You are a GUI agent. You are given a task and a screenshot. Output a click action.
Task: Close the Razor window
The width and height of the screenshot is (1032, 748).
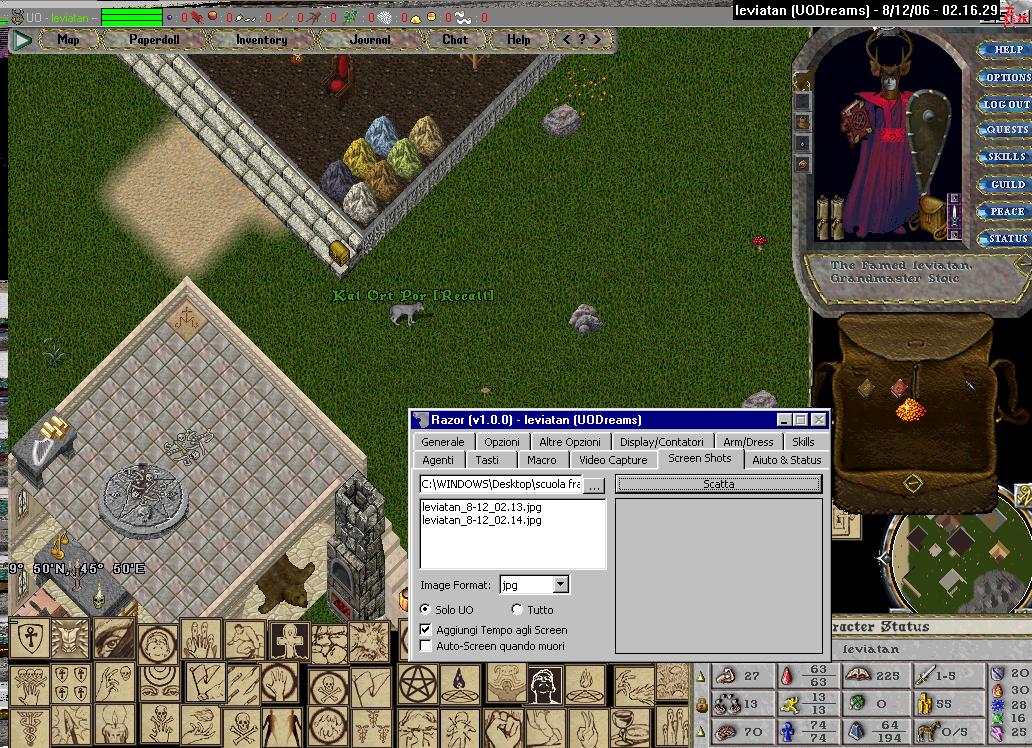[819, 420]
